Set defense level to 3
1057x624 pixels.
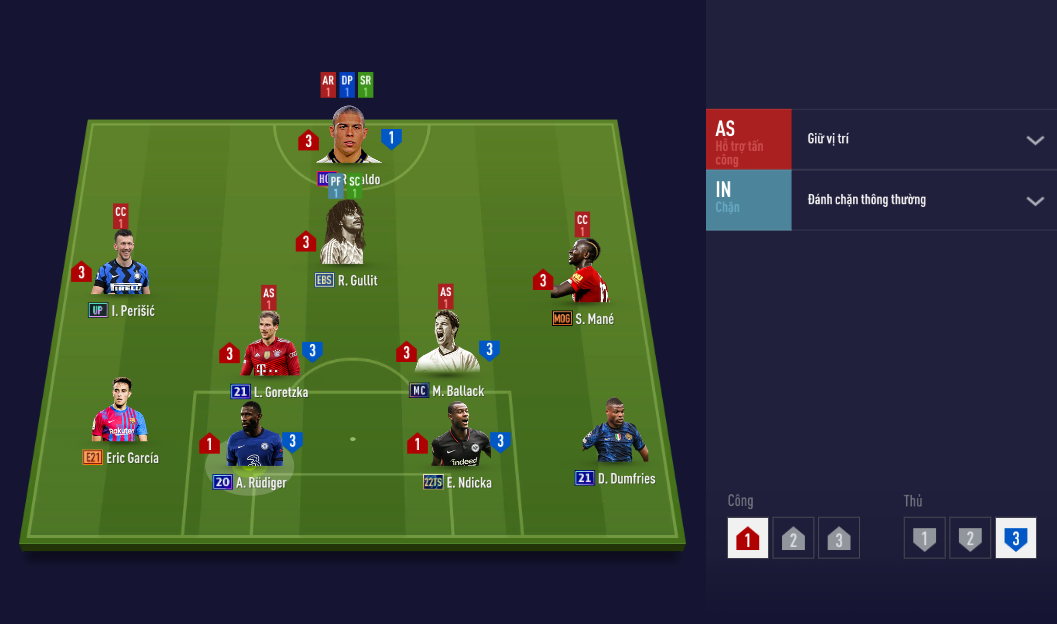pyautogui.click(x=1015, y=538)
